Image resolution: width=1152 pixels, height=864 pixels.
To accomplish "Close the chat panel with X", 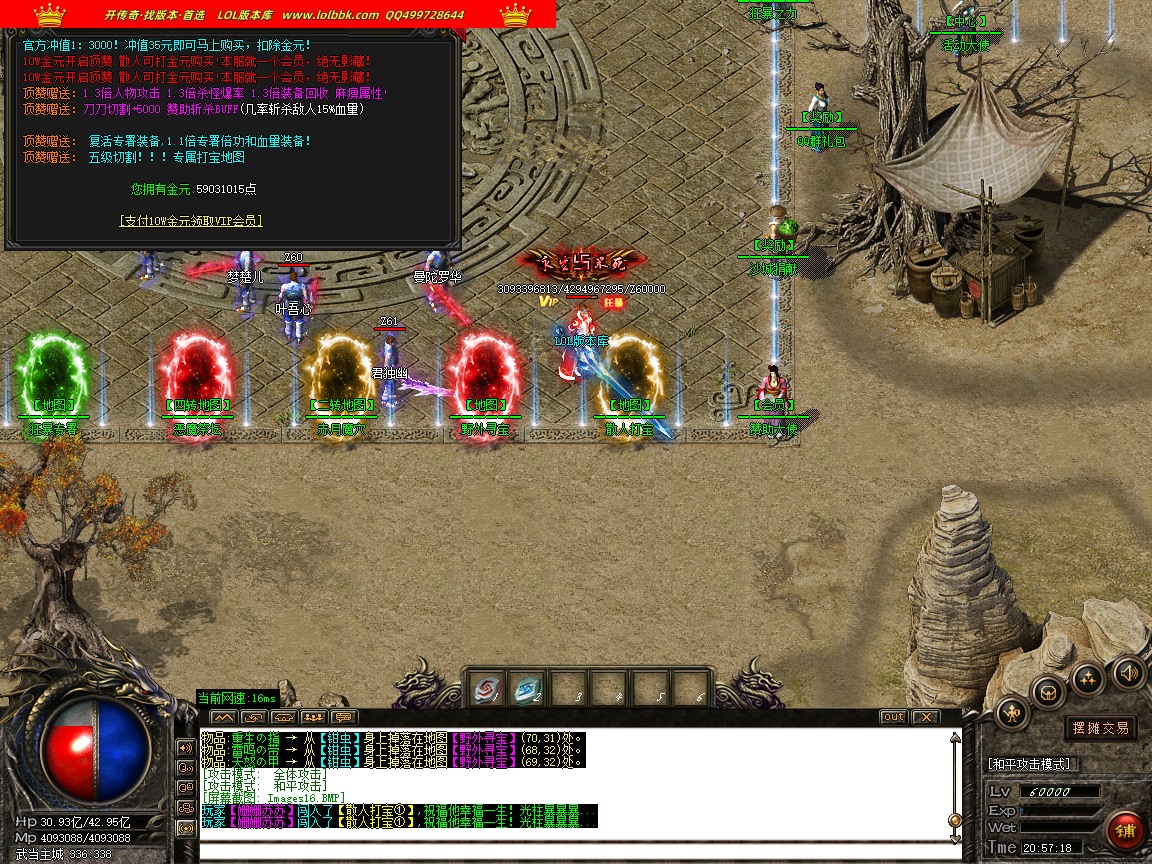I will click(926, 717).
